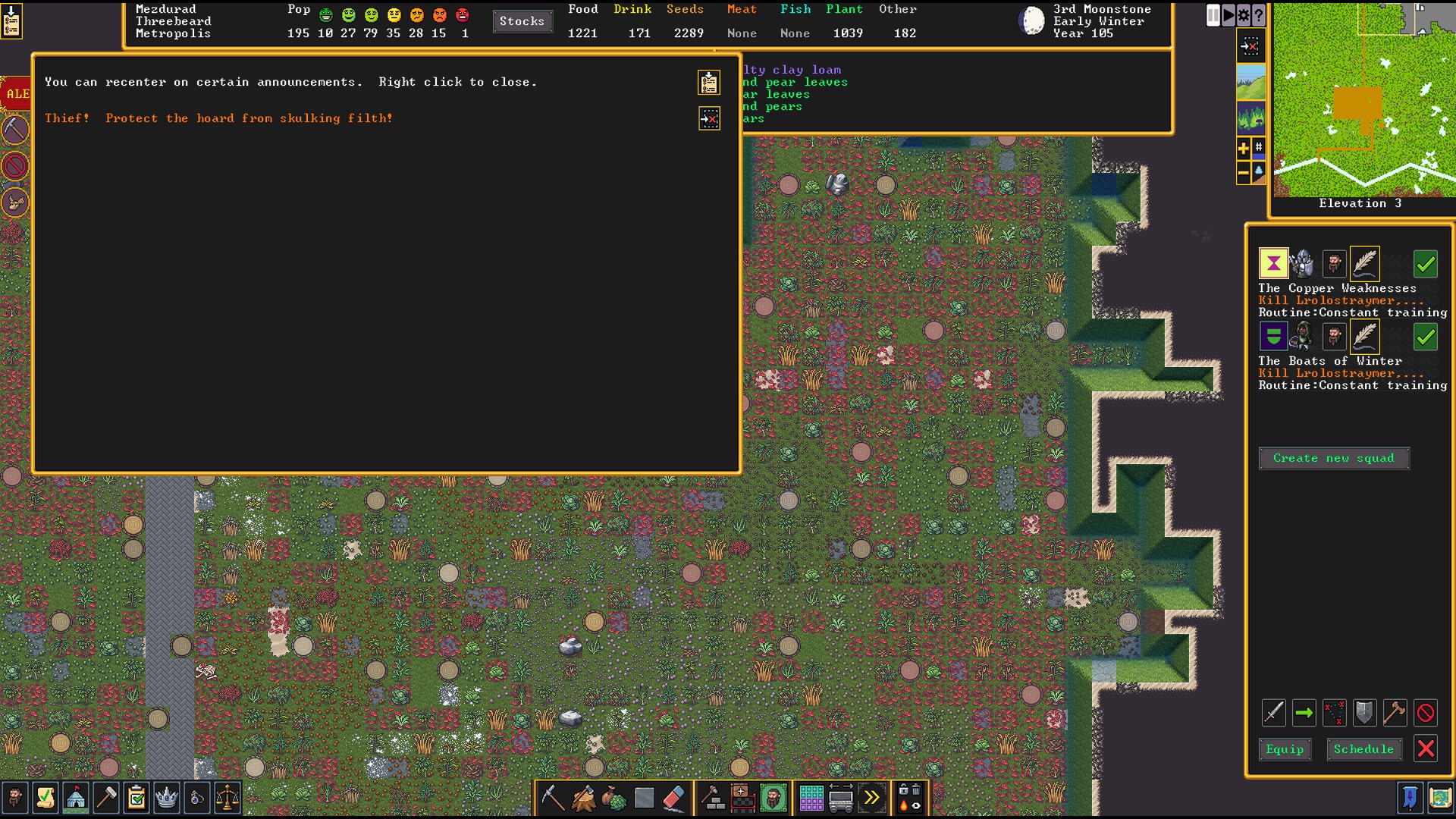Toggle selection checkmark for The Copper Weaknesses

point(1426,264)
